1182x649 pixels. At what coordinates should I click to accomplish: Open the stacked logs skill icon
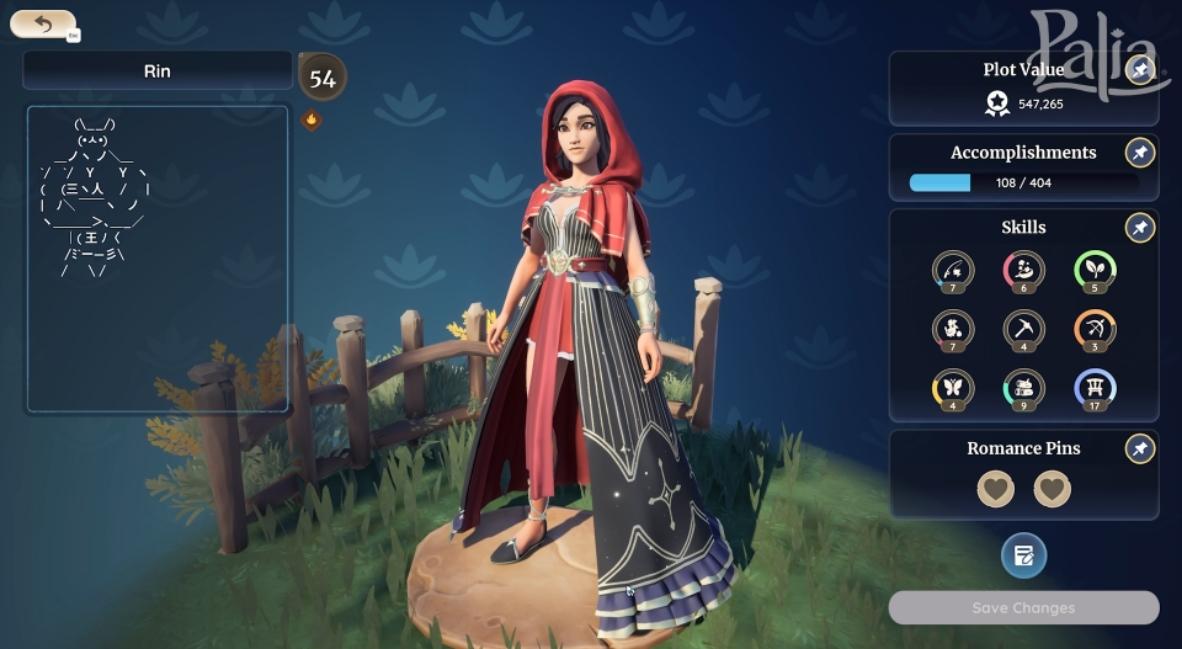click(x=1024, y=388)
